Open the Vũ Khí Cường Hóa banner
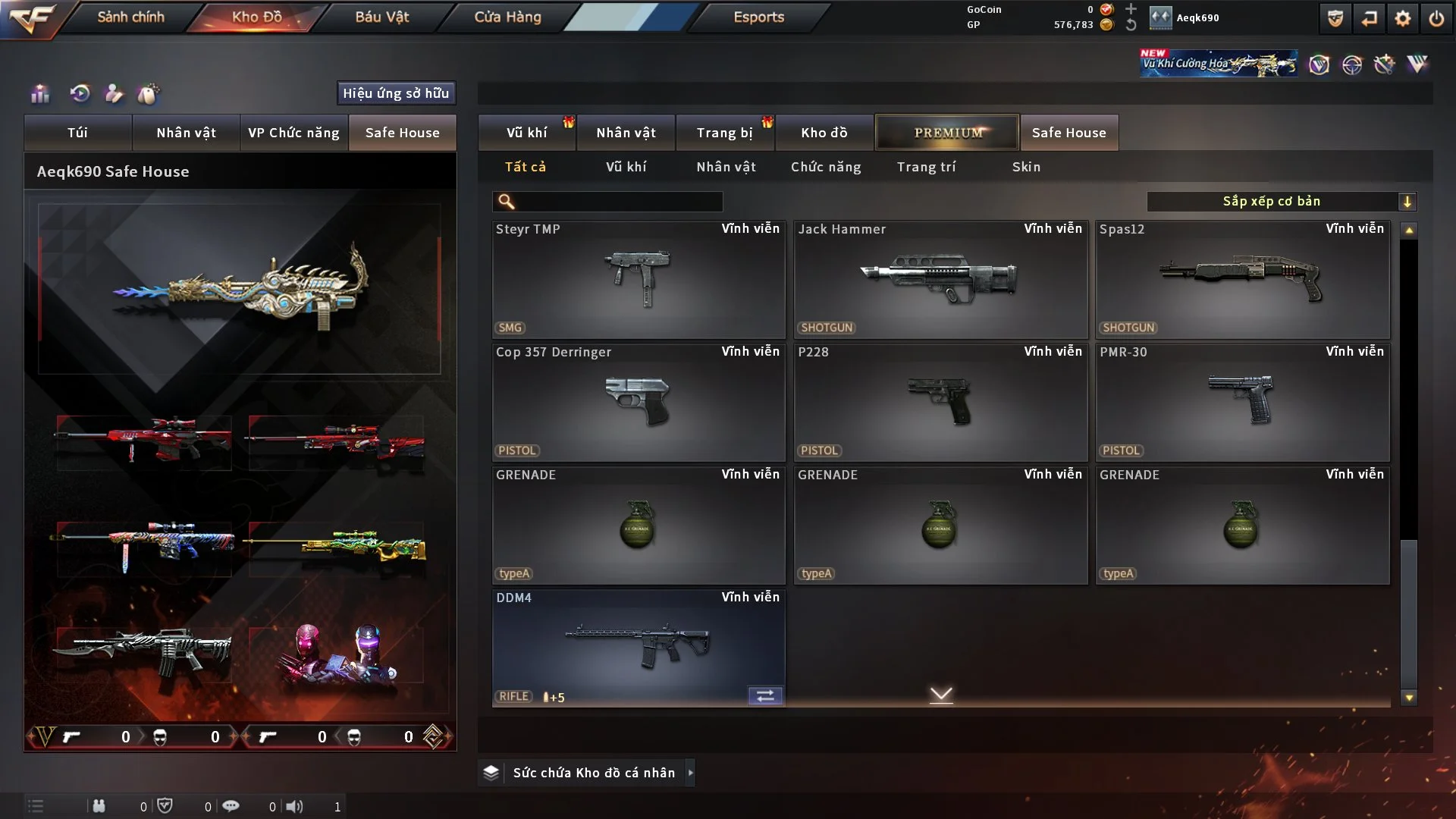 click(1218, 64)
